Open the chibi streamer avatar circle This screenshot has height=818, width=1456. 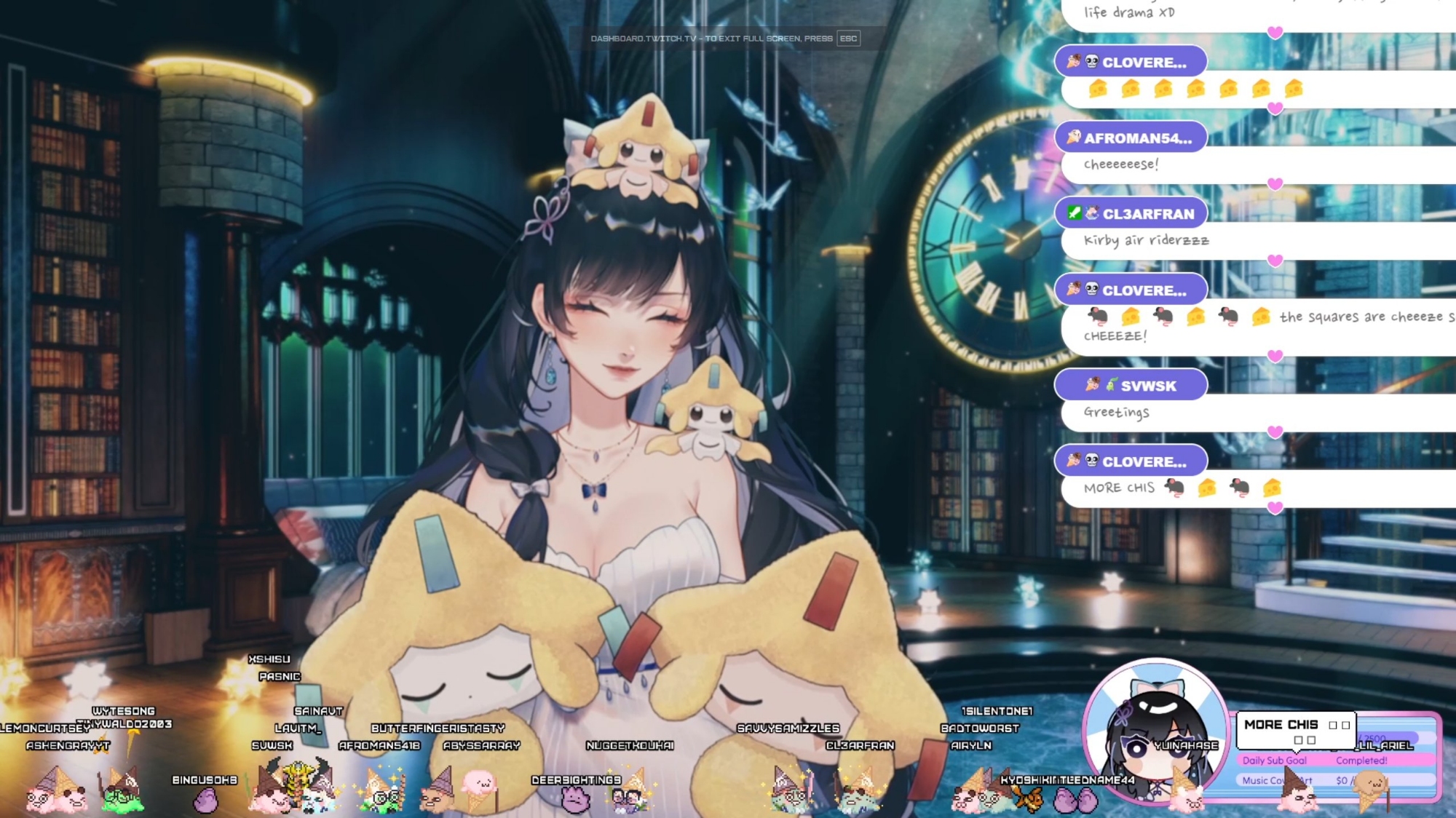click(x=1155, y=731)
